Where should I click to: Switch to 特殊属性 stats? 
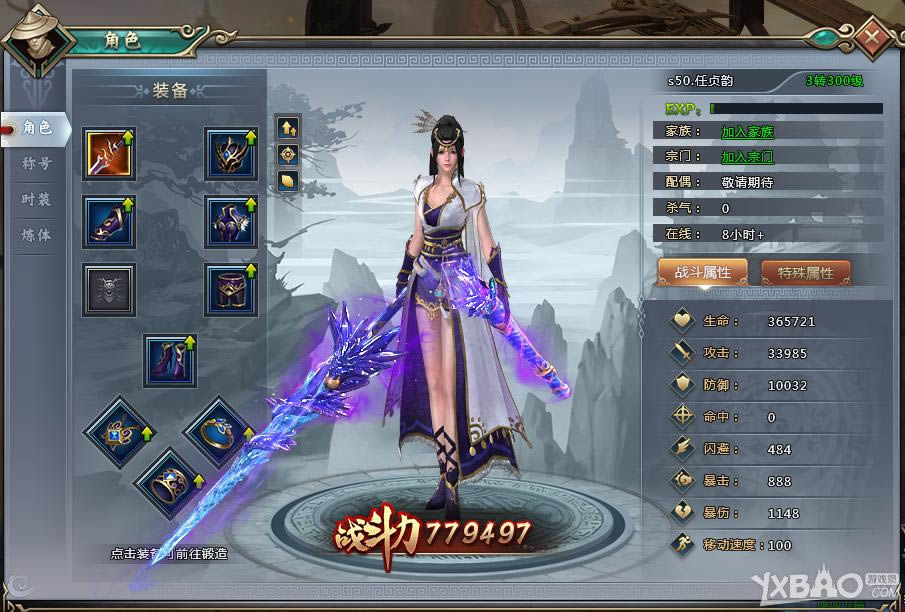(x=805, y=272)
